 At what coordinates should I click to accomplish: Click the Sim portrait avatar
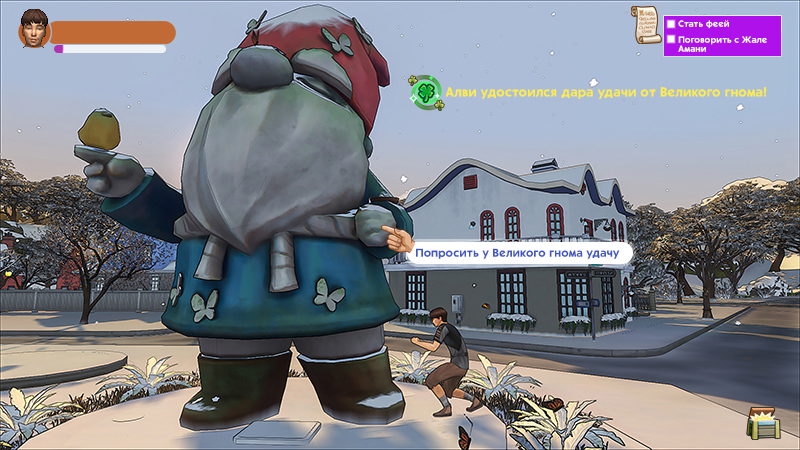[x=34, y=32]
